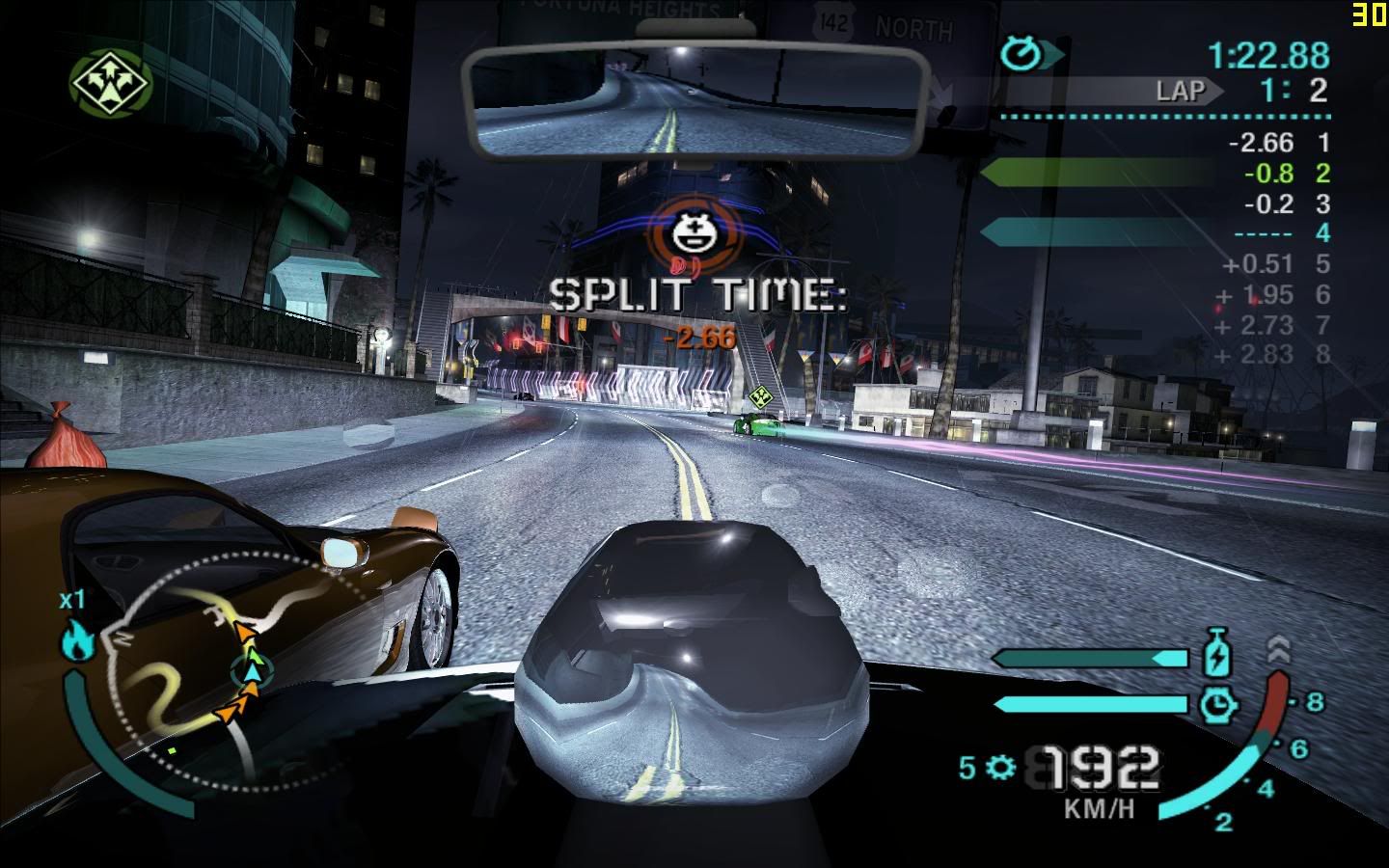Viewport: 1389px width, 868px height.
Task: Select the nitrous bottle icon
Action: tap(1219, 655)
